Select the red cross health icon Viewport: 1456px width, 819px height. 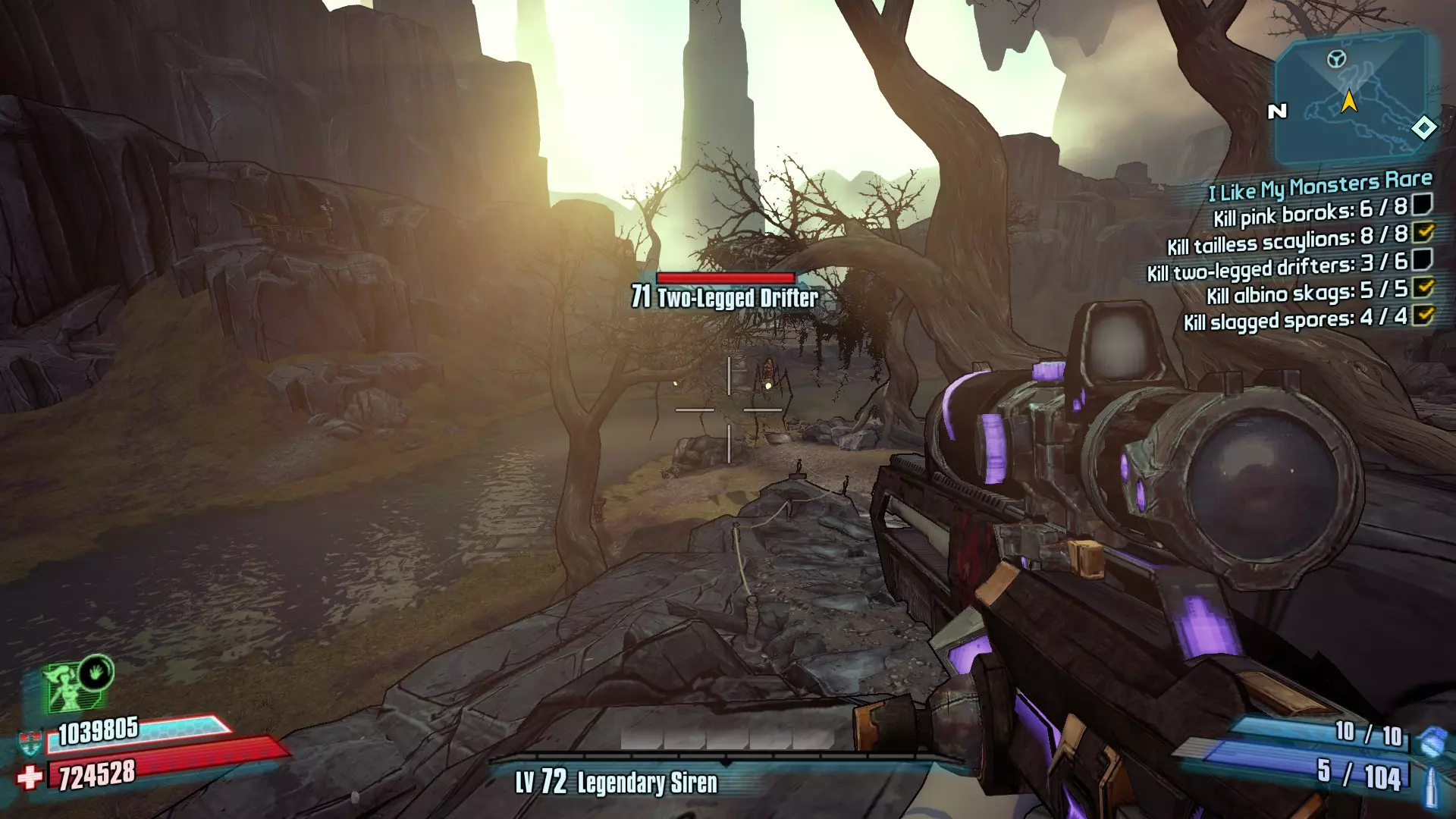click(x=30, y=777)
